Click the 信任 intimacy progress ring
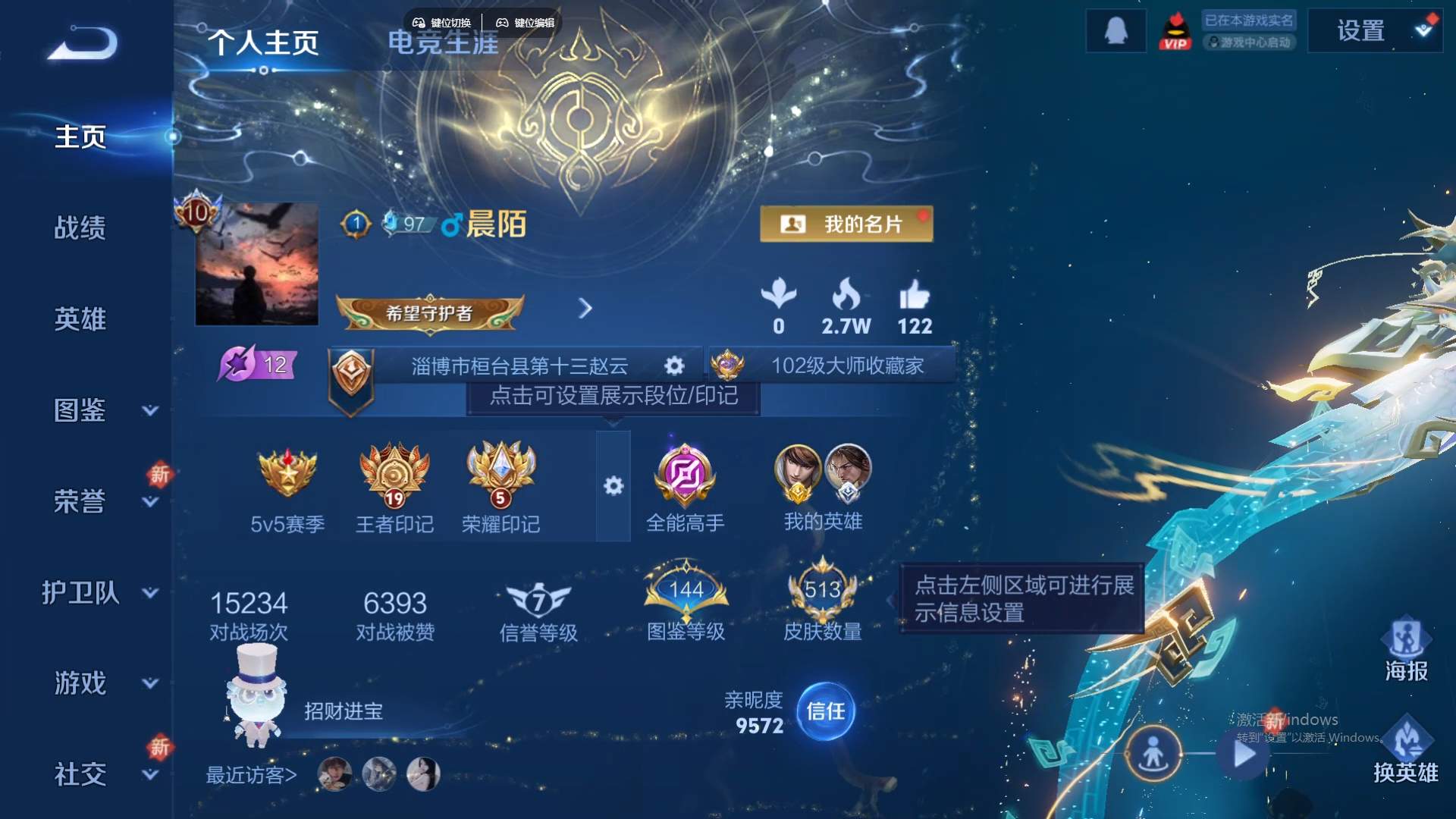Image resolution: width=1456 pixels, height=819 pixels. coord(826,711)
